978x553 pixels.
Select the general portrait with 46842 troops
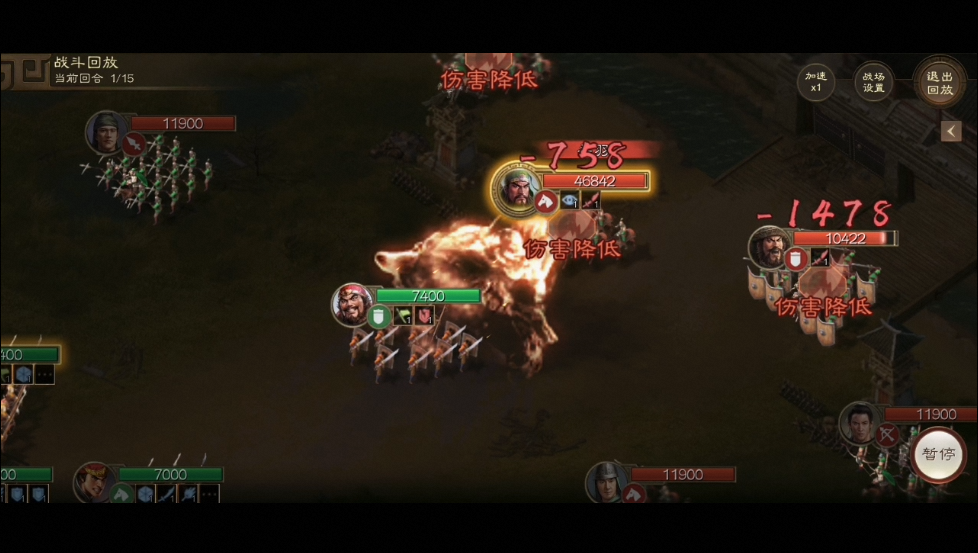[x=516, y=187]
